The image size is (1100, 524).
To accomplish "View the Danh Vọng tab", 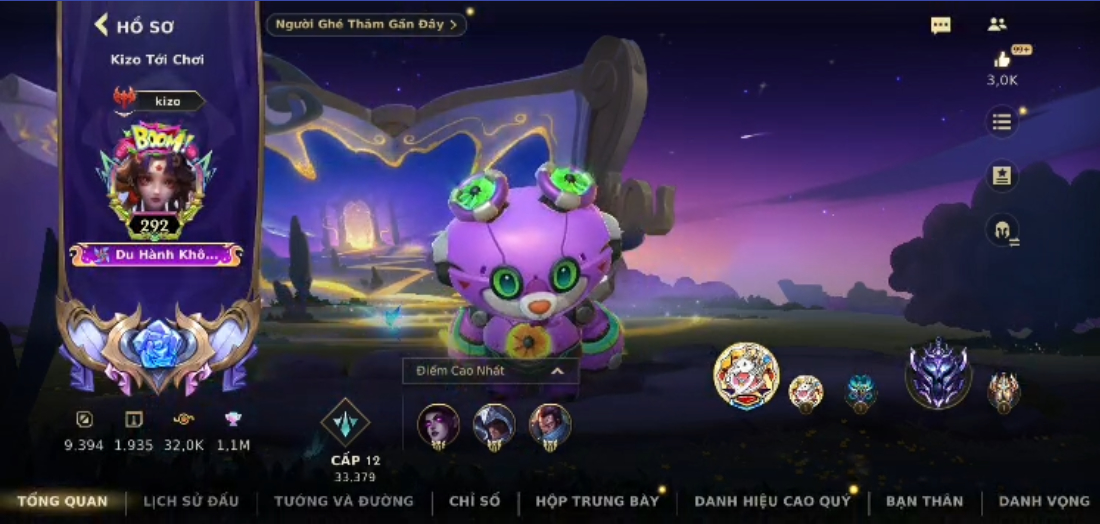I will [1043, 501].
